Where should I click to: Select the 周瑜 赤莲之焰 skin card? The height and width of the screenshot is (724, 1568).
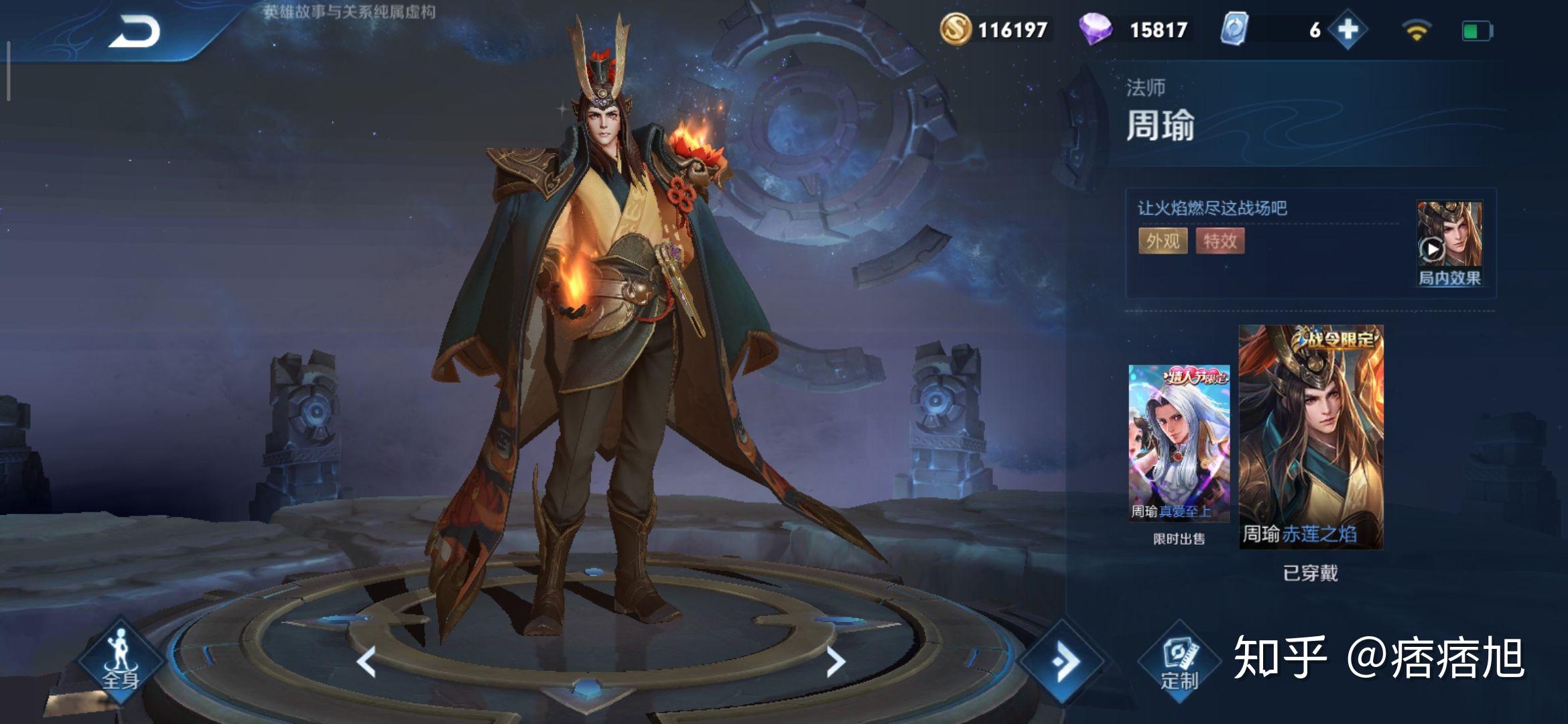[1311, 437]
